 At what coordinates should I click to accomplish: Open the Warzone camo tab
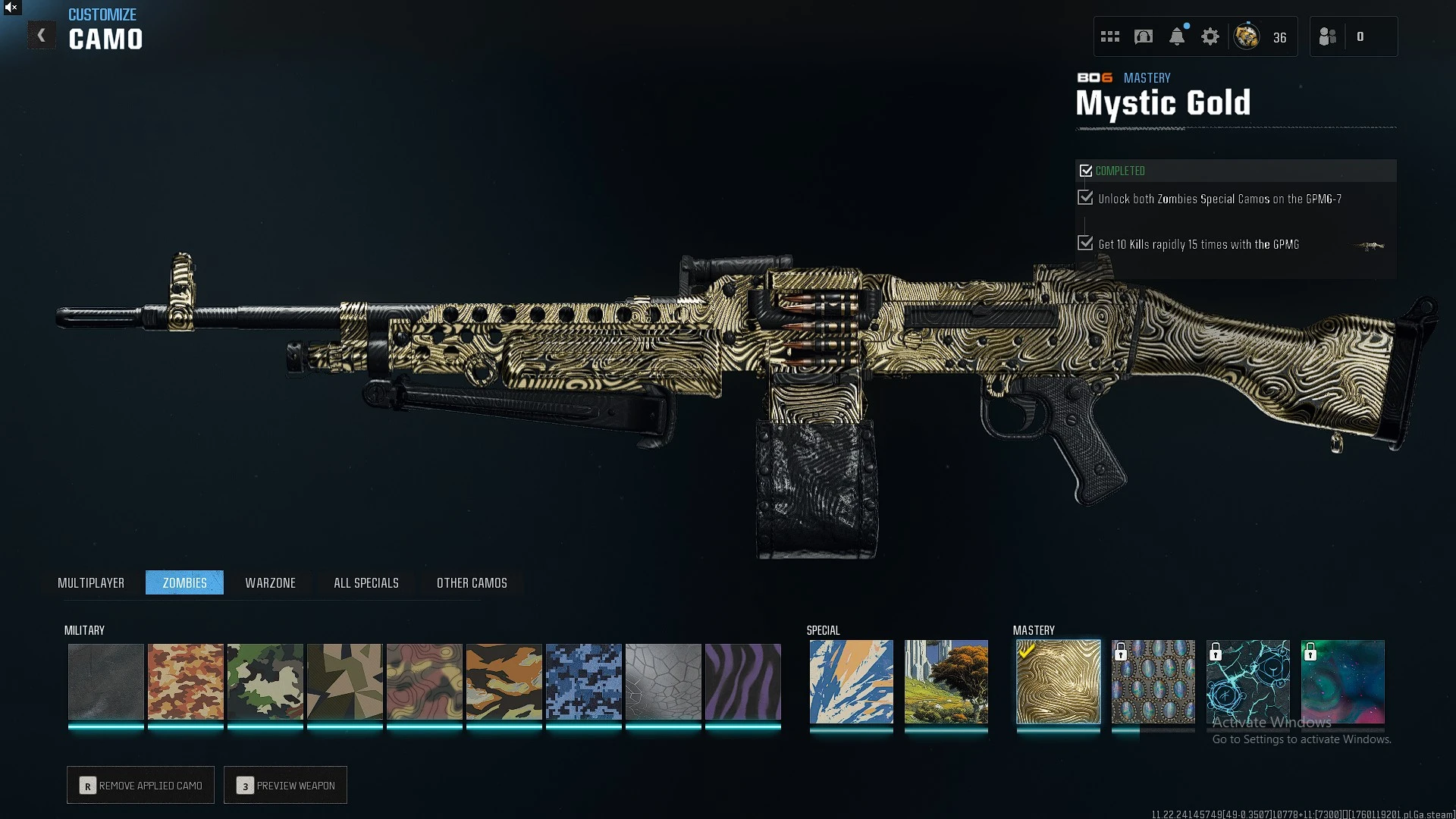tap(270, 582)
